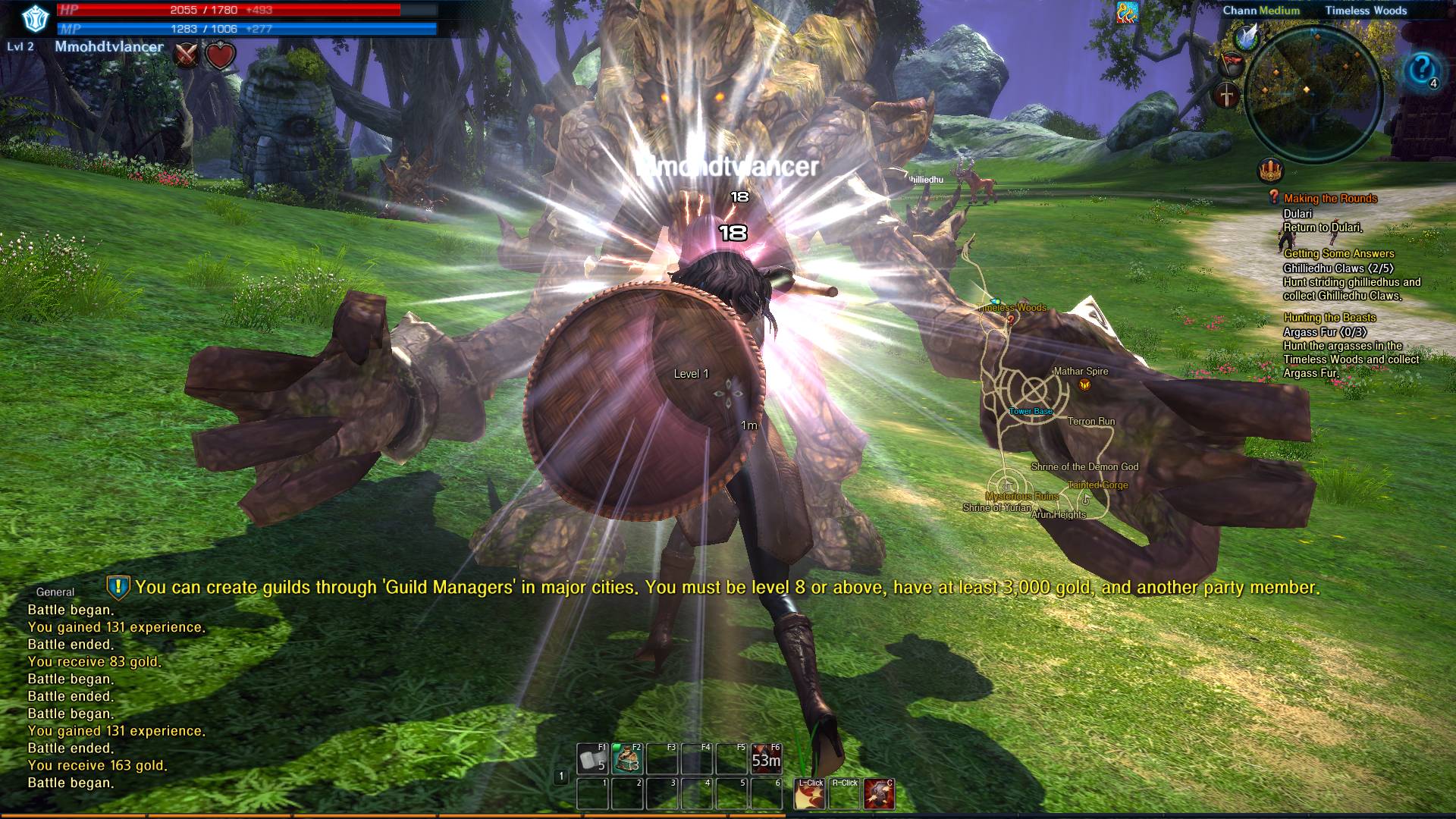The image size is (1456, 819).
Task: Activate the shield skill bound to C
Action: pyautogui.click(x=879, y=794)
